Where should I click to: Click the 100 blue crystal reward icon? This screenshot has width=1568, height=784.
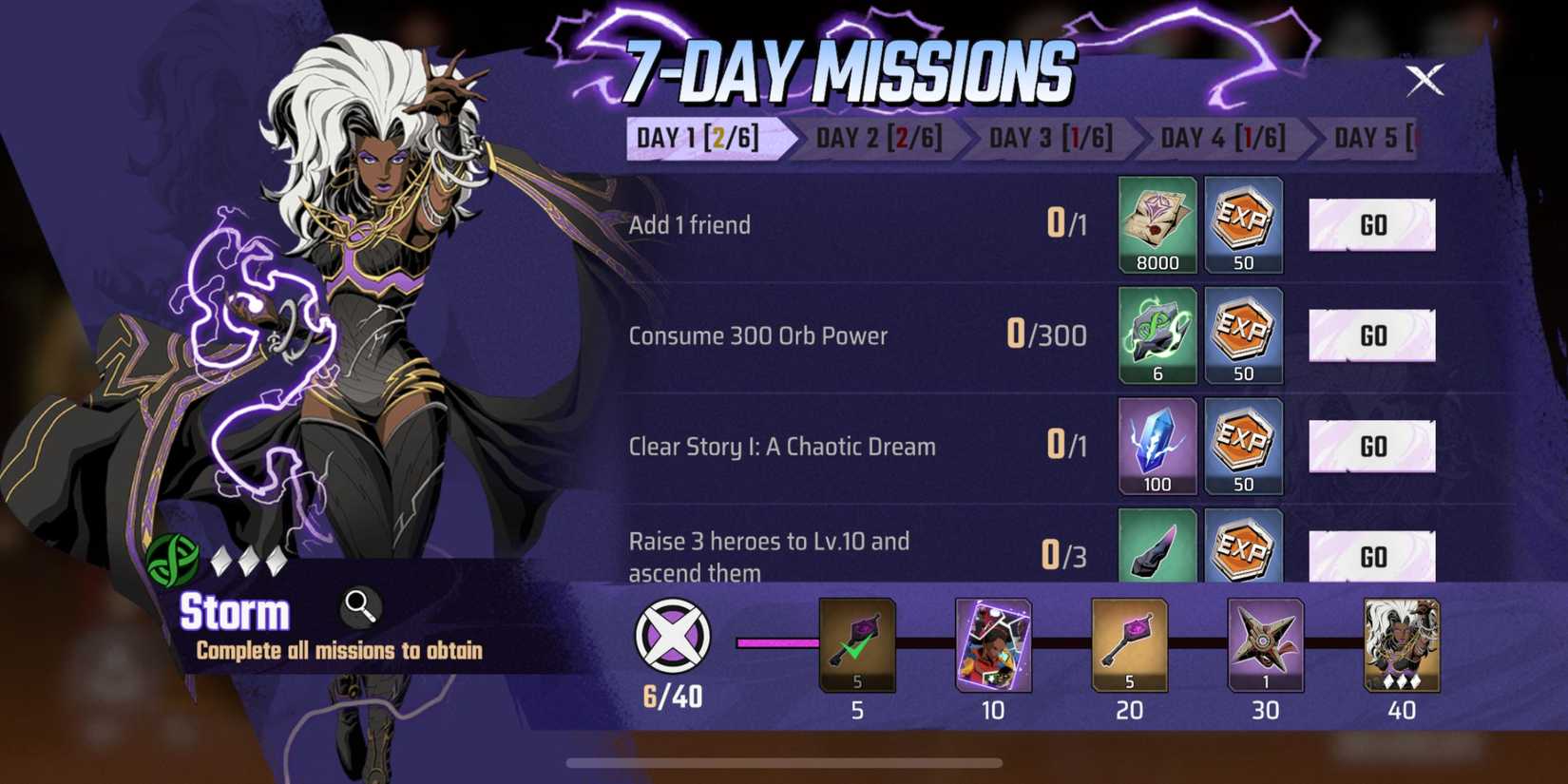click(1157, 445)
